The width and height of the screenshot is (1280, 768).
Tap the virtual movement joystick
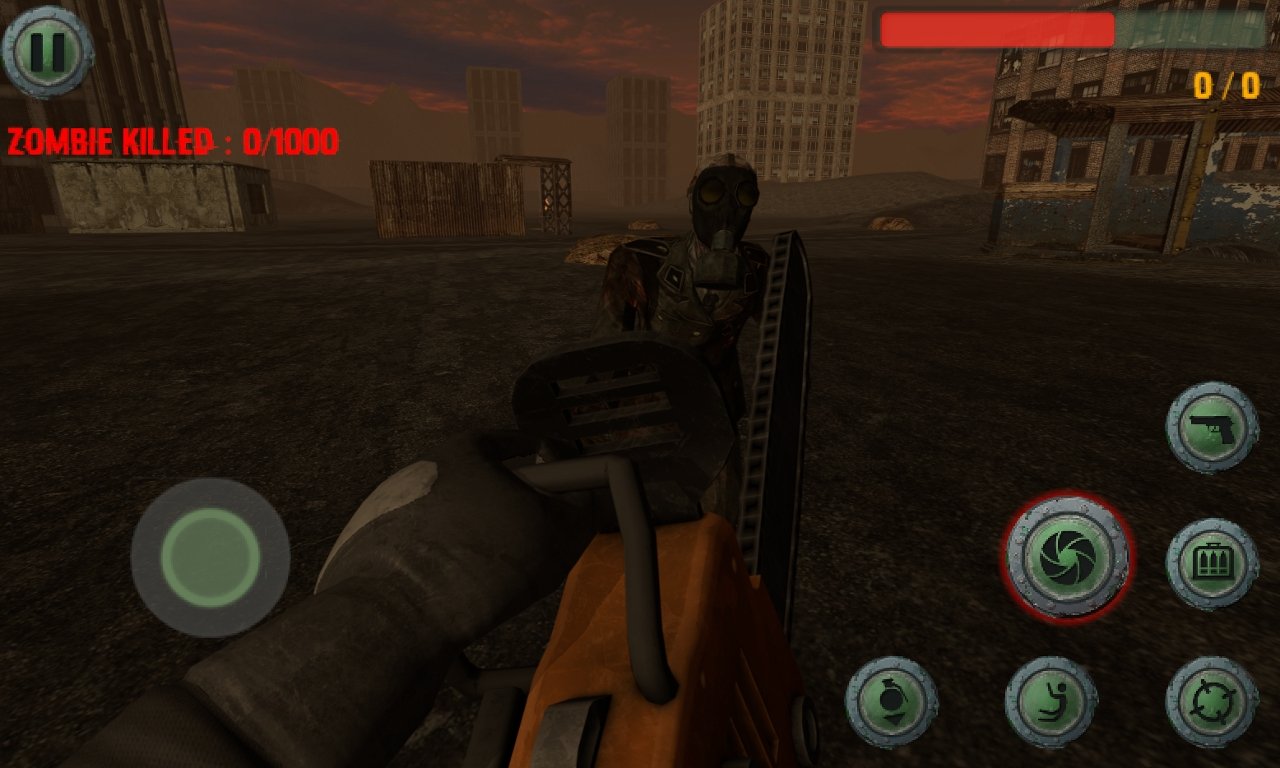click(210, 557)
